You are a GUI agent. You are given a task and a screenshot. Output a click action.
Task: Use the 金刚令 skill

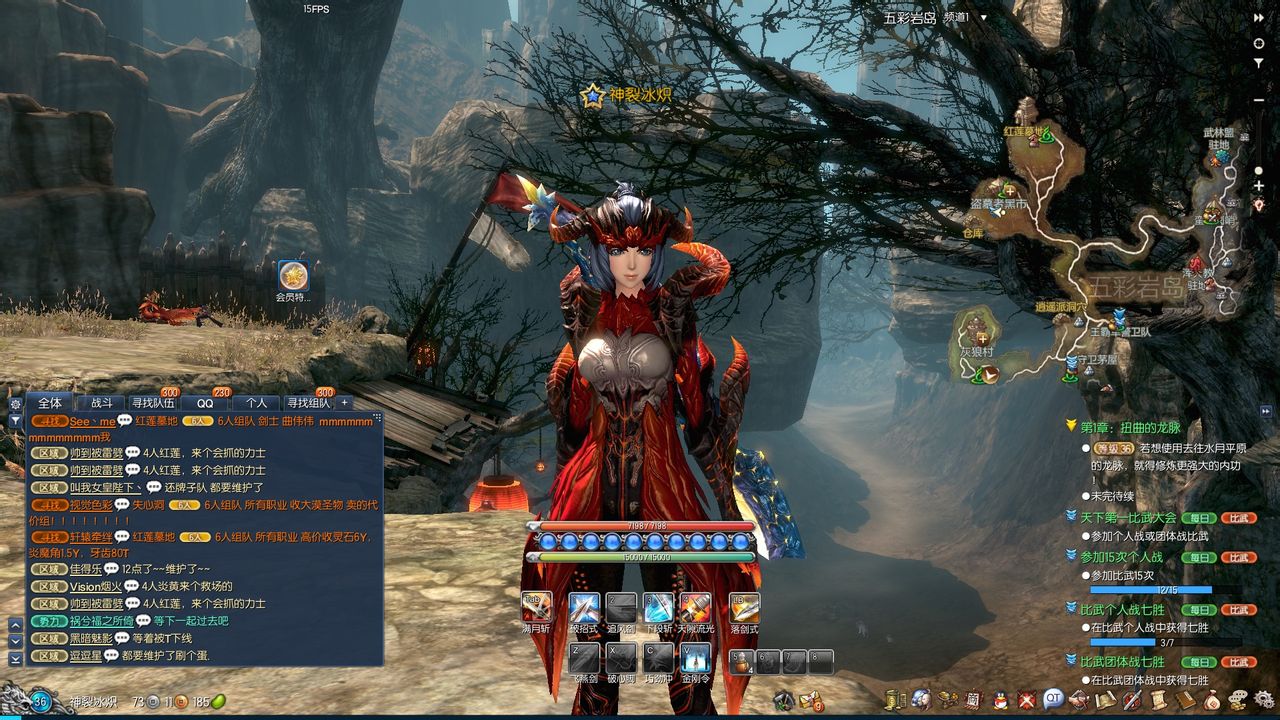(x=696, y=657)
